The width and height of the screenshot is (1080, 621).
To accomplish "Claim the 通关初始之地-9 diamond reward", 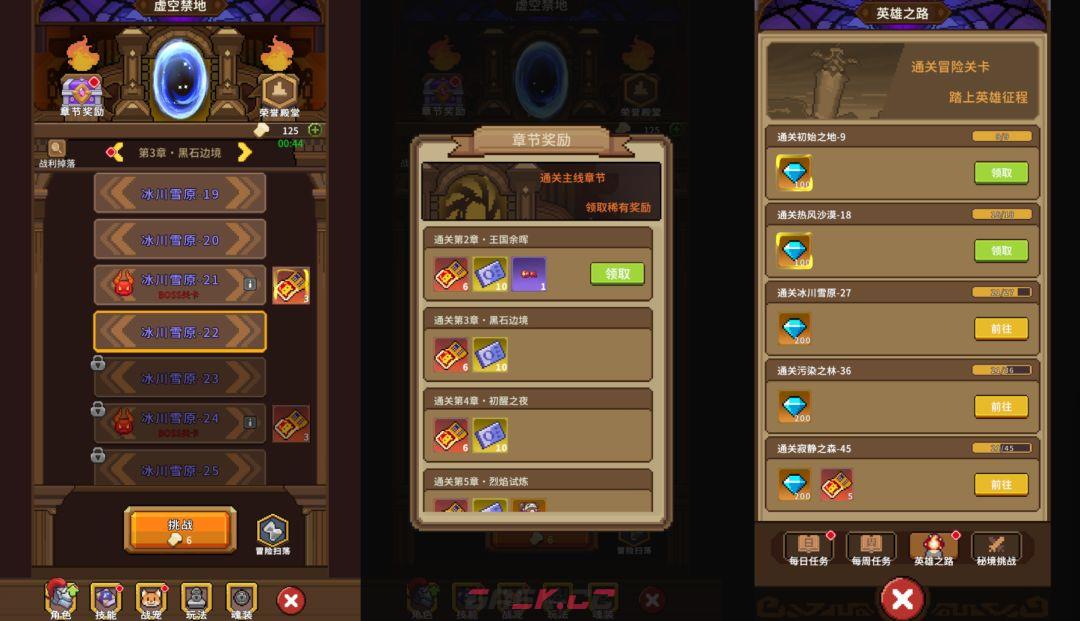I will (x=1001, y=173).
